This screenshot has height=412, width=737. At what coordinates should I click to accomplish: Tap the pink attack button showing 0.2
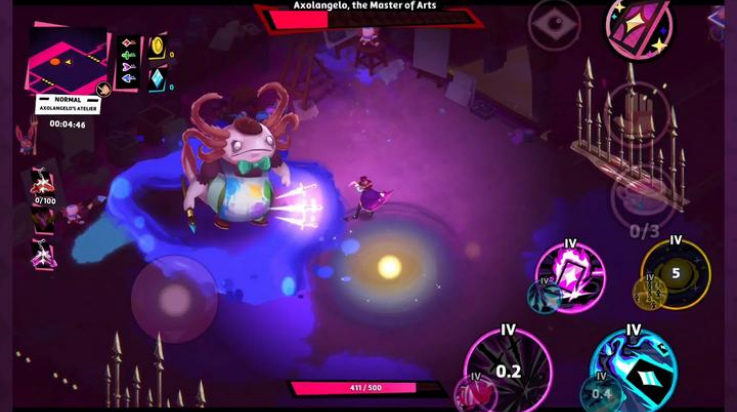508,368
